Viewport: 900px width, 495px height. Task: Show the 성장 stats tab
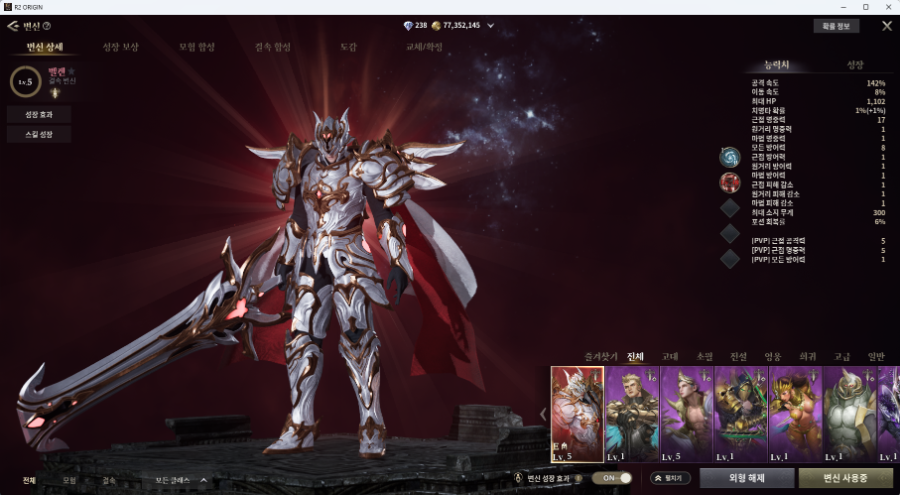pos(855,65)
